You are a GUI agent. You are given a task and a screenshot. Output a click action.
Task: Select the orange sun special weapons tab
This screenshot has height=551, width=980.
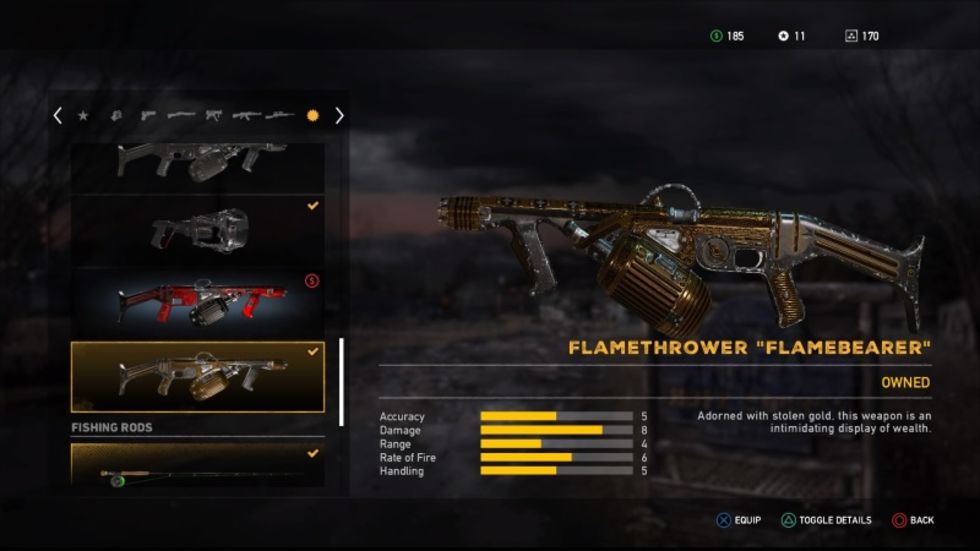312,116
